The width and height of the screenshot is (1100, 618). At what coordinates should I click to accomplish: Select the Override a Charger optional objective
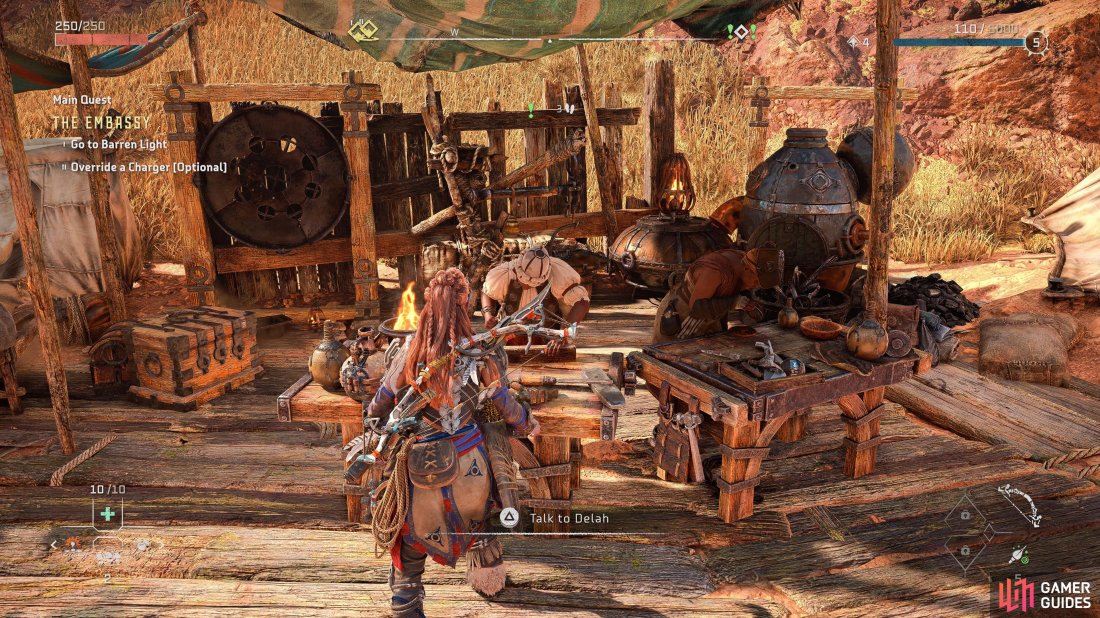148,167
